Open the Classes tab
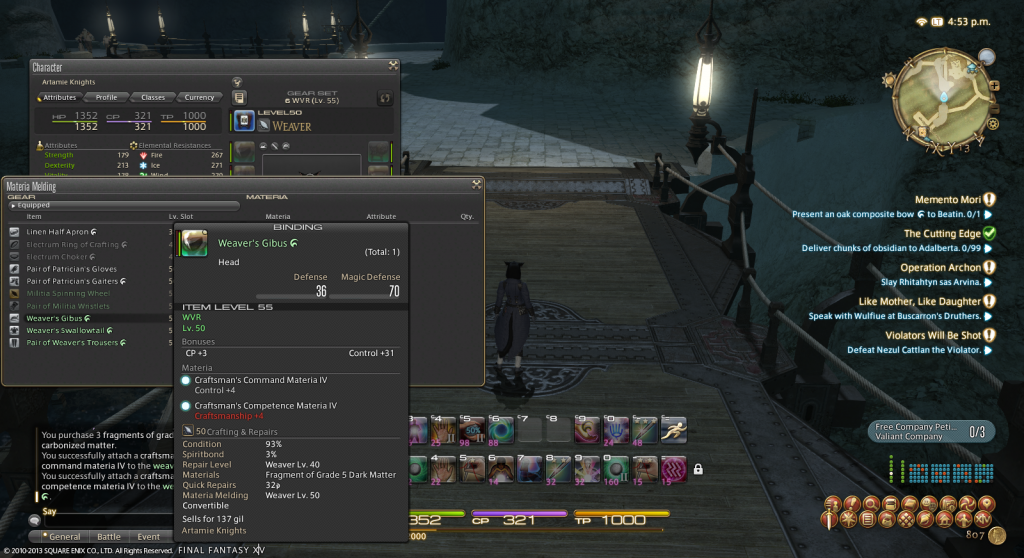The height and width of the screenshot is (558, 1024). 152,97
